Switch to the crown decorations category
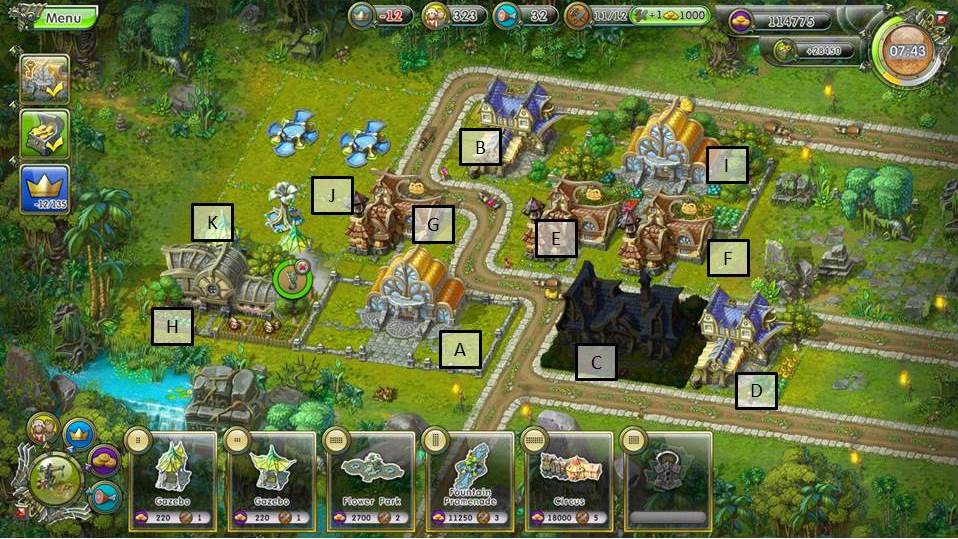 tap(78, 434)
